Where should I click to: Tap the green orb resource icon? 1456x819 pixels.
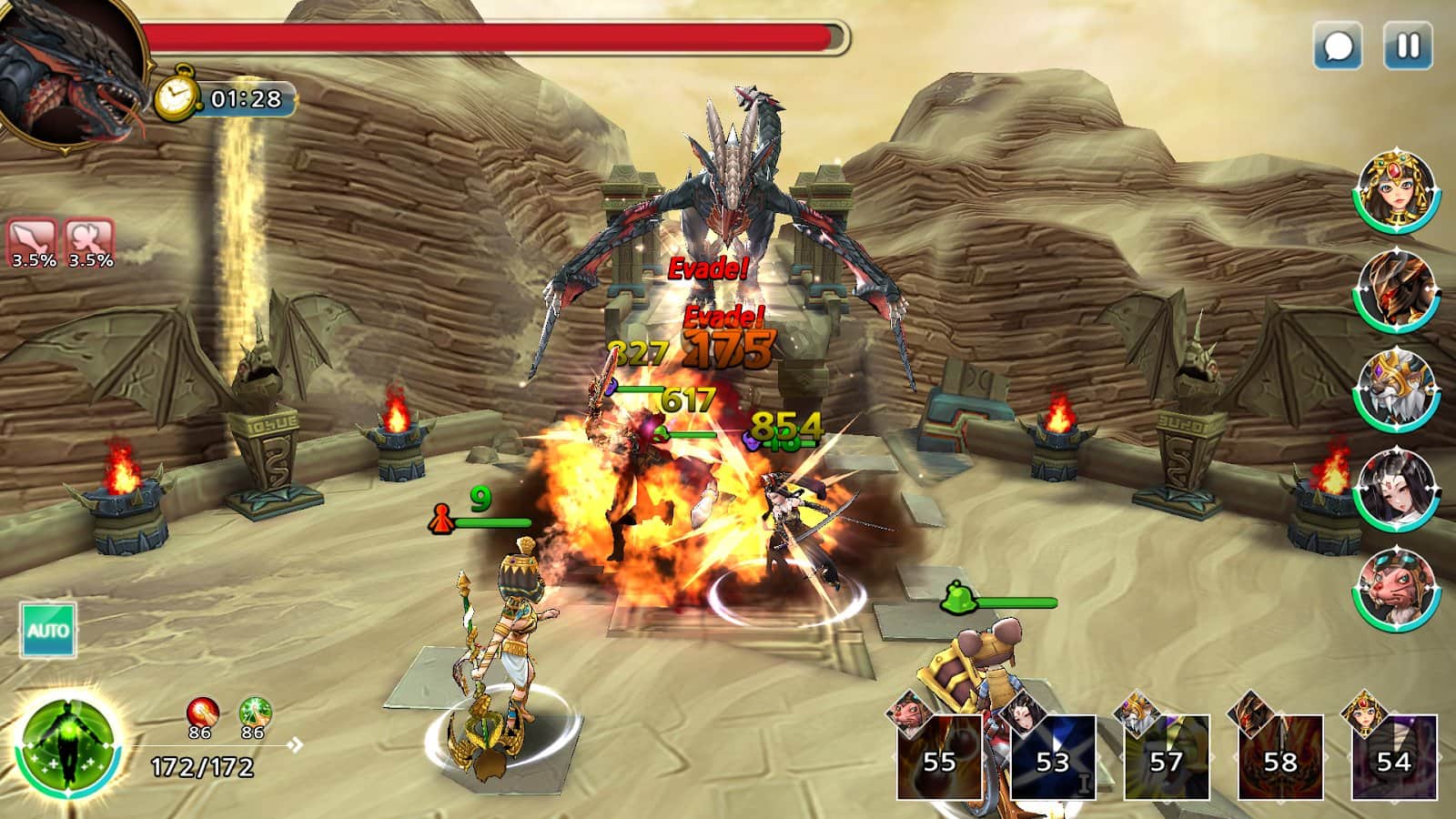coord(254,713)
